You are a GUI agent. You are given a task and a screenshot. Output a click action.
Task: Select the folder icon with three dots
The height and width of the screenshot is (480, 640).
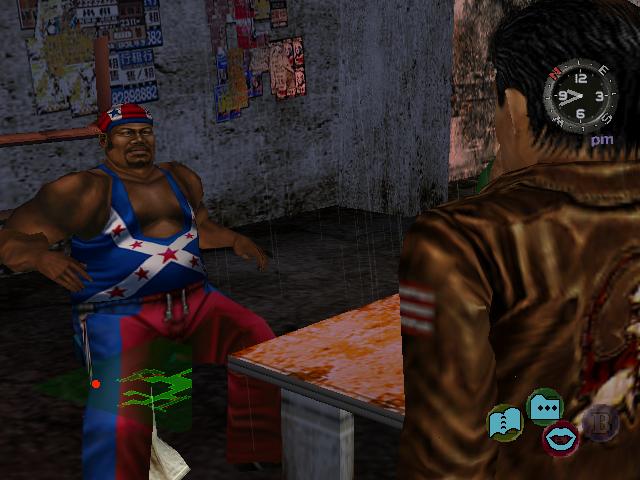(545, 406)
